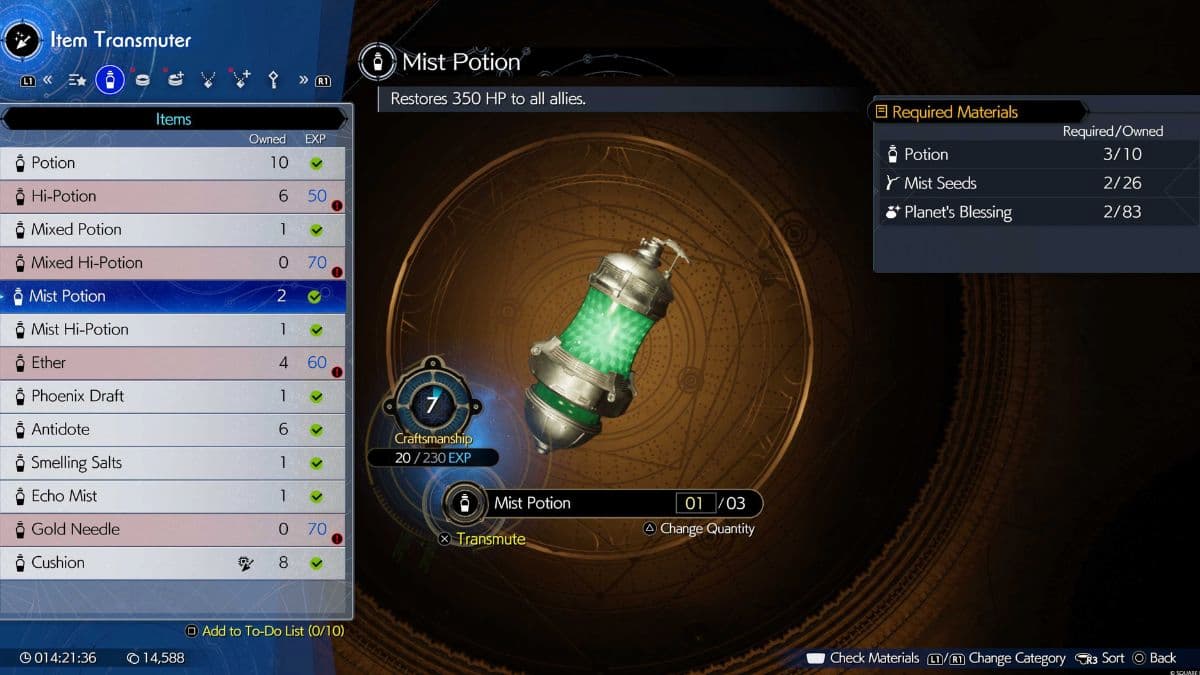Image resolution: width=1200 pixels, height=675 pixels.
Task: Switch to the key category tab
Action: point(273,80)
